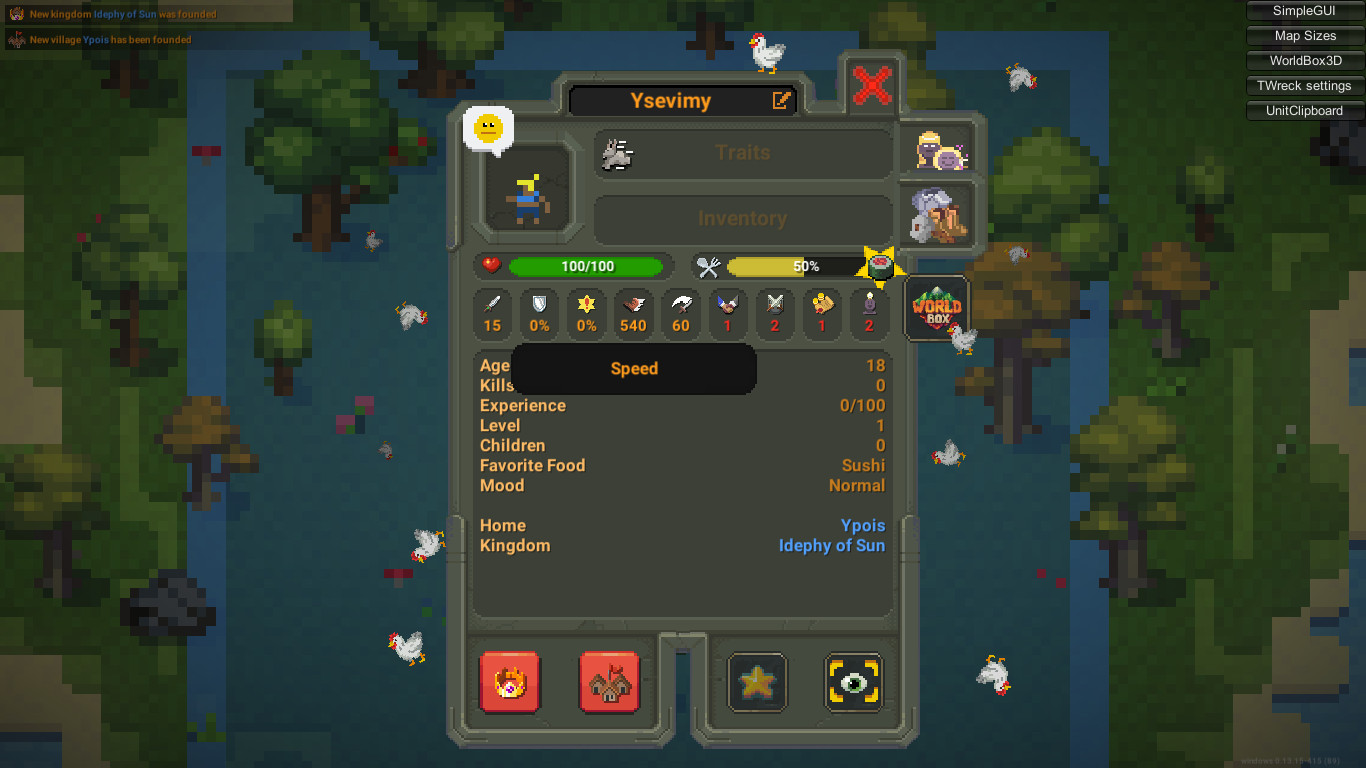
Task: Expand the Traits section
Action: tap(743, 153)
